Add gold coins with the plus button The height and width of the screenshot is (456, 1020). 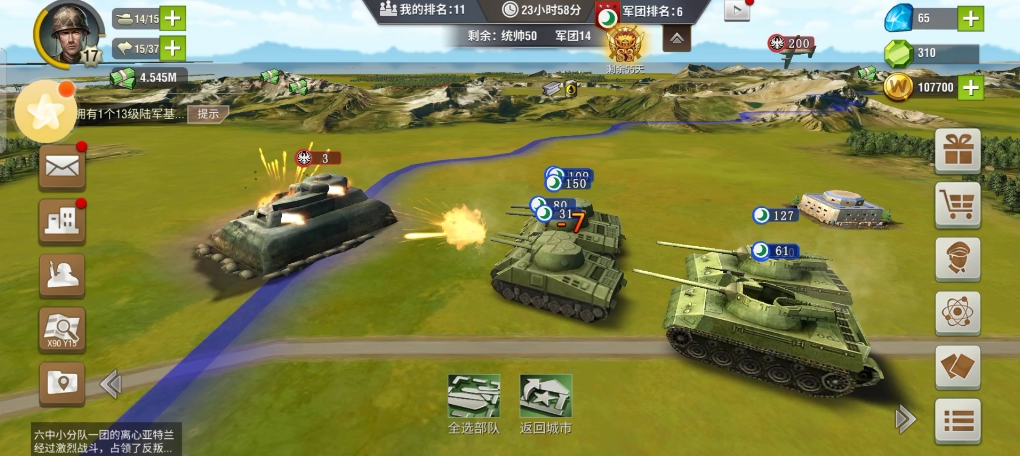point(970,87)
